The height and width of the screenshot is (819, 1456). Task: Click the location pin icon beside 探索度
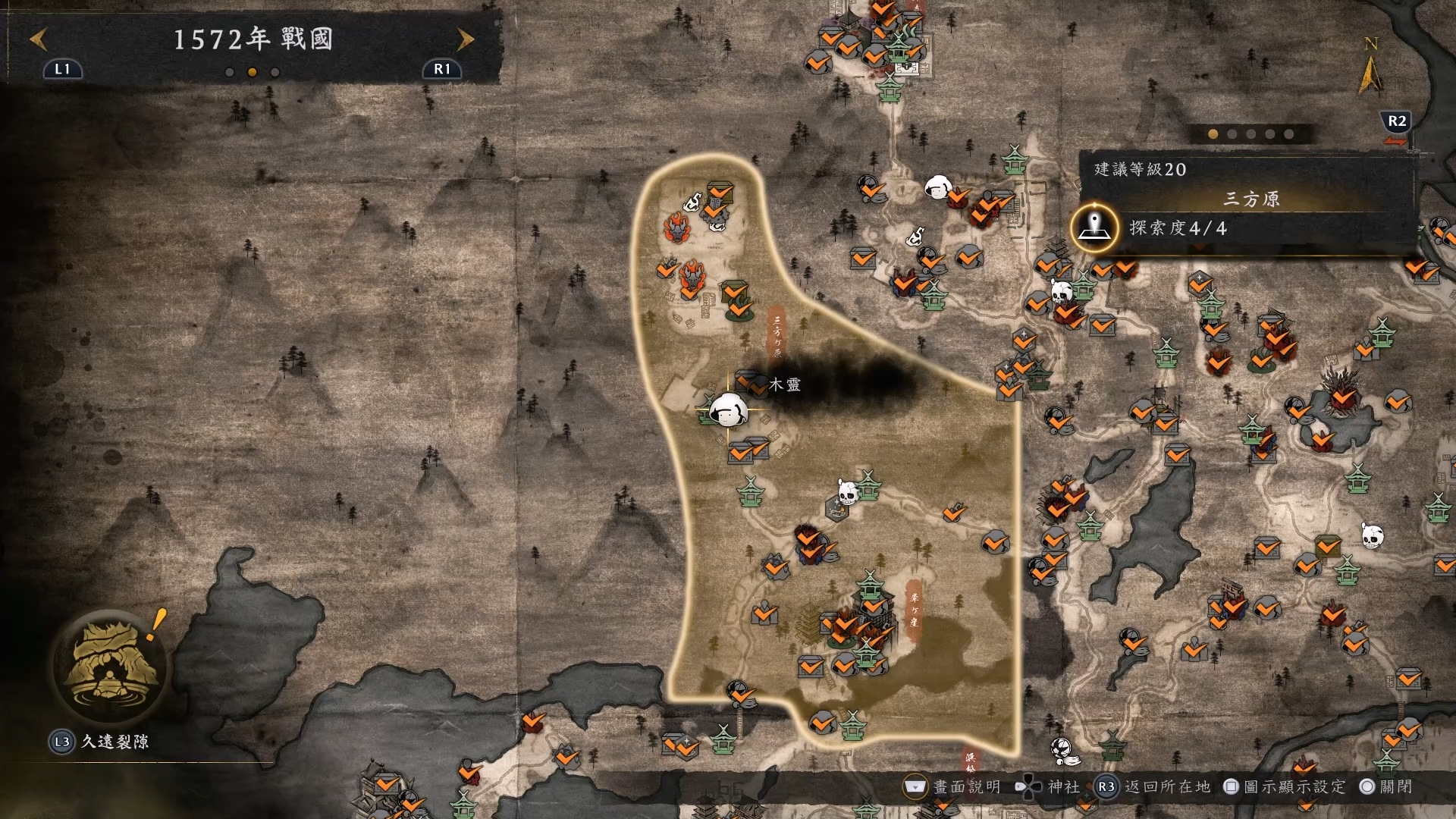pyautogui.click(x=1094, y=227)
